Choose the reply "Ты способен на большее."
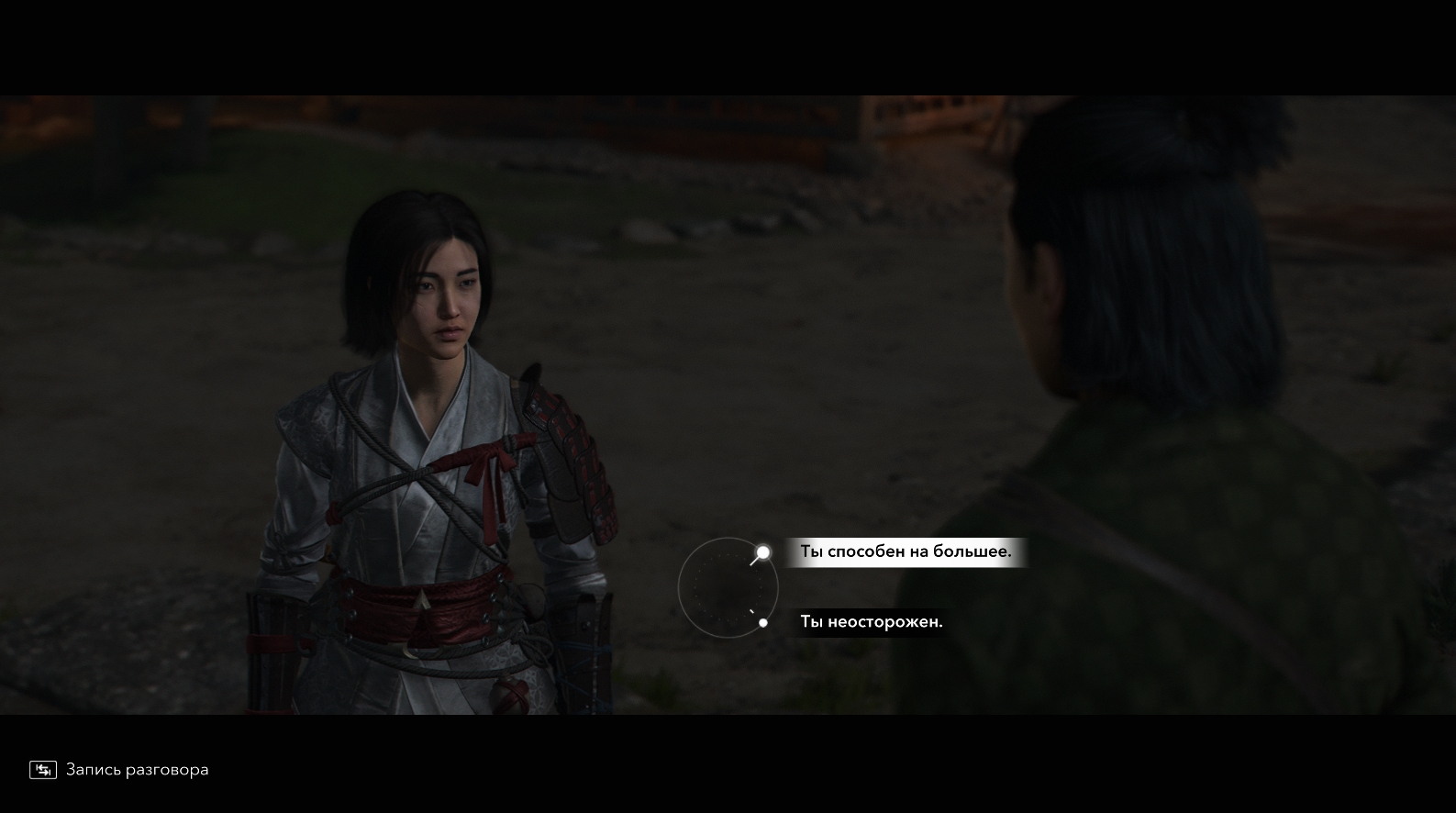This screenshot has height=813, width=1456. tap(905, 552)
